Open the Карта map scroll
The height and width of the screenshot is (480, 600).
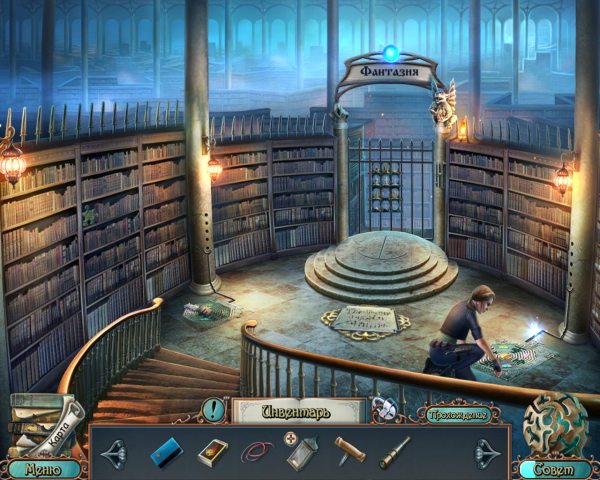point(52,421)
